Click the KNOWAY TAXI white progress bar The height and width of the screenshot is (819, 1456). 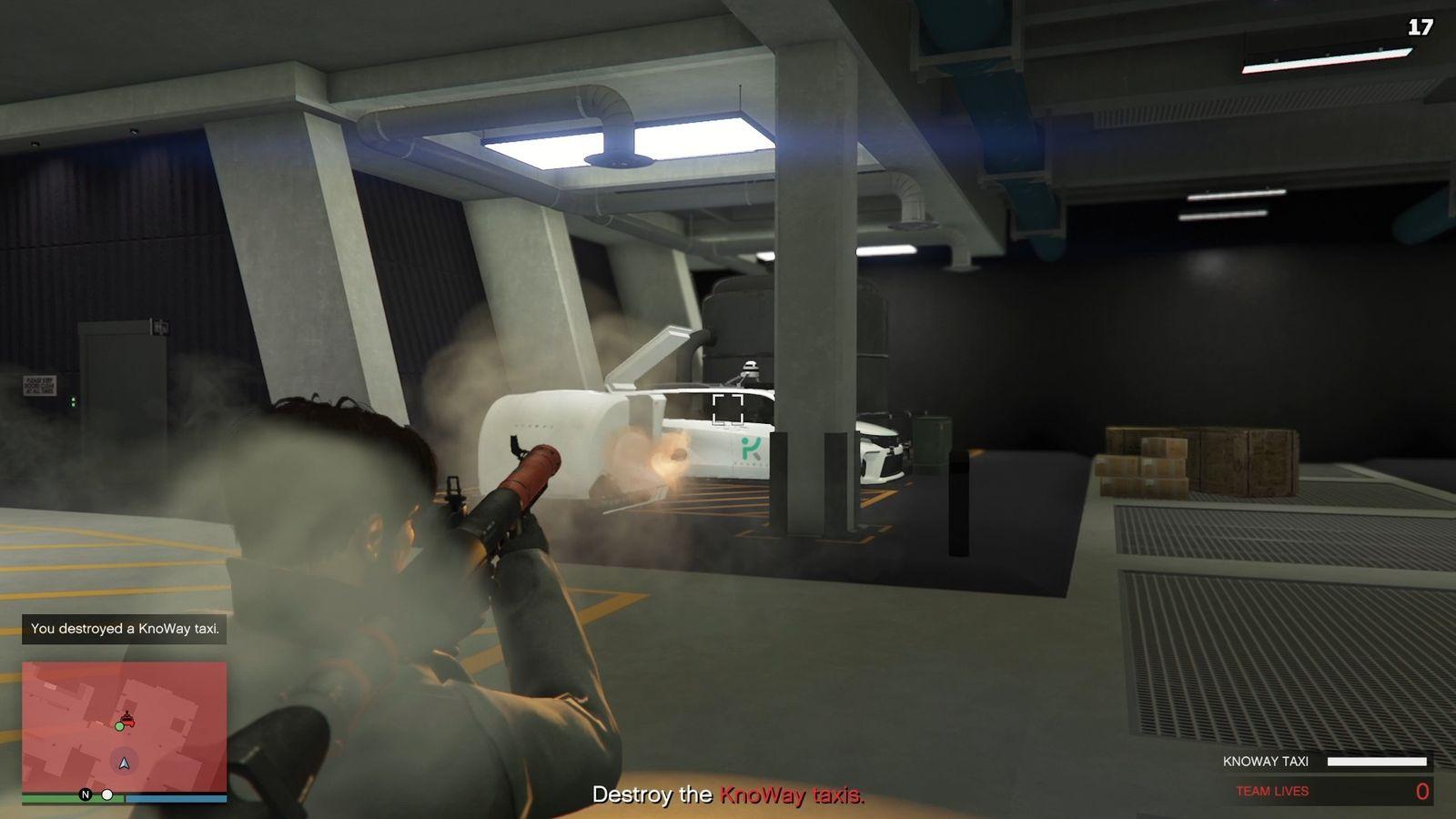[x=1378, y=761]
